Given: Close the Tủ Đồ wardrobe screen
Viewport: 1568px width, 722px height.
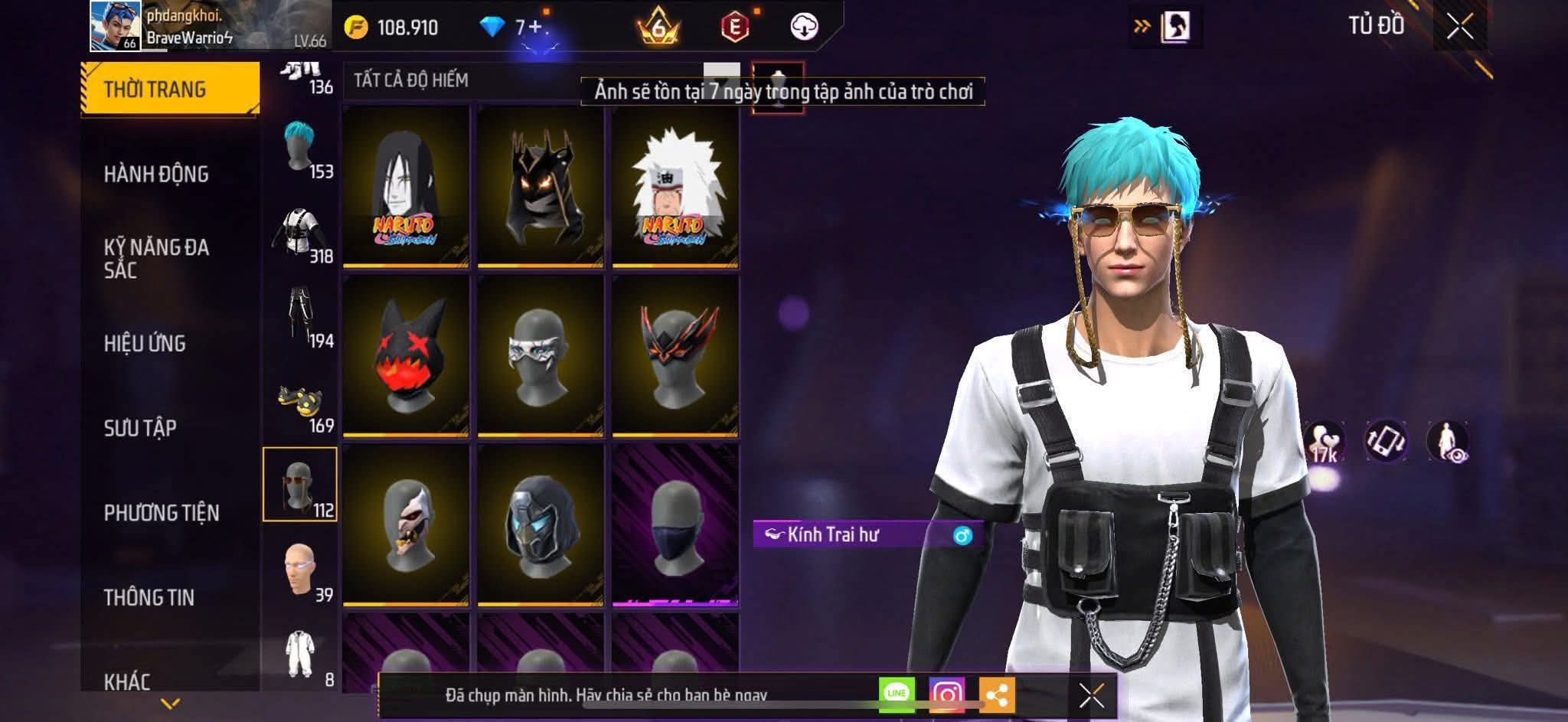Looking at the screenshot, I should point(1460,27).
